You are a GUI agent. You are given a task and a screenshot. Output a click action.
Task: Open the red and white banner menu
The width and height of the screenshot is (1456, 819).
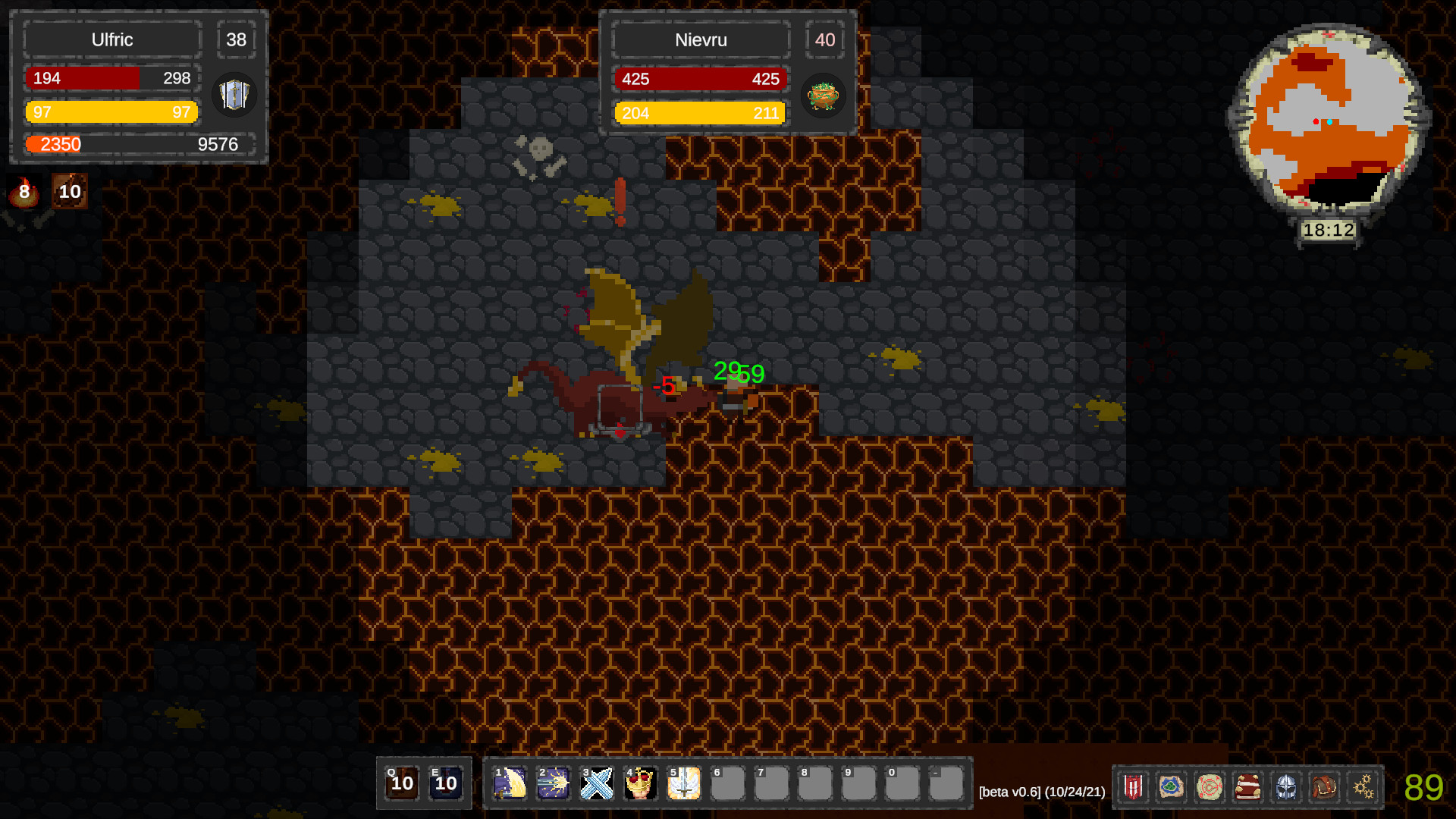1134,787
